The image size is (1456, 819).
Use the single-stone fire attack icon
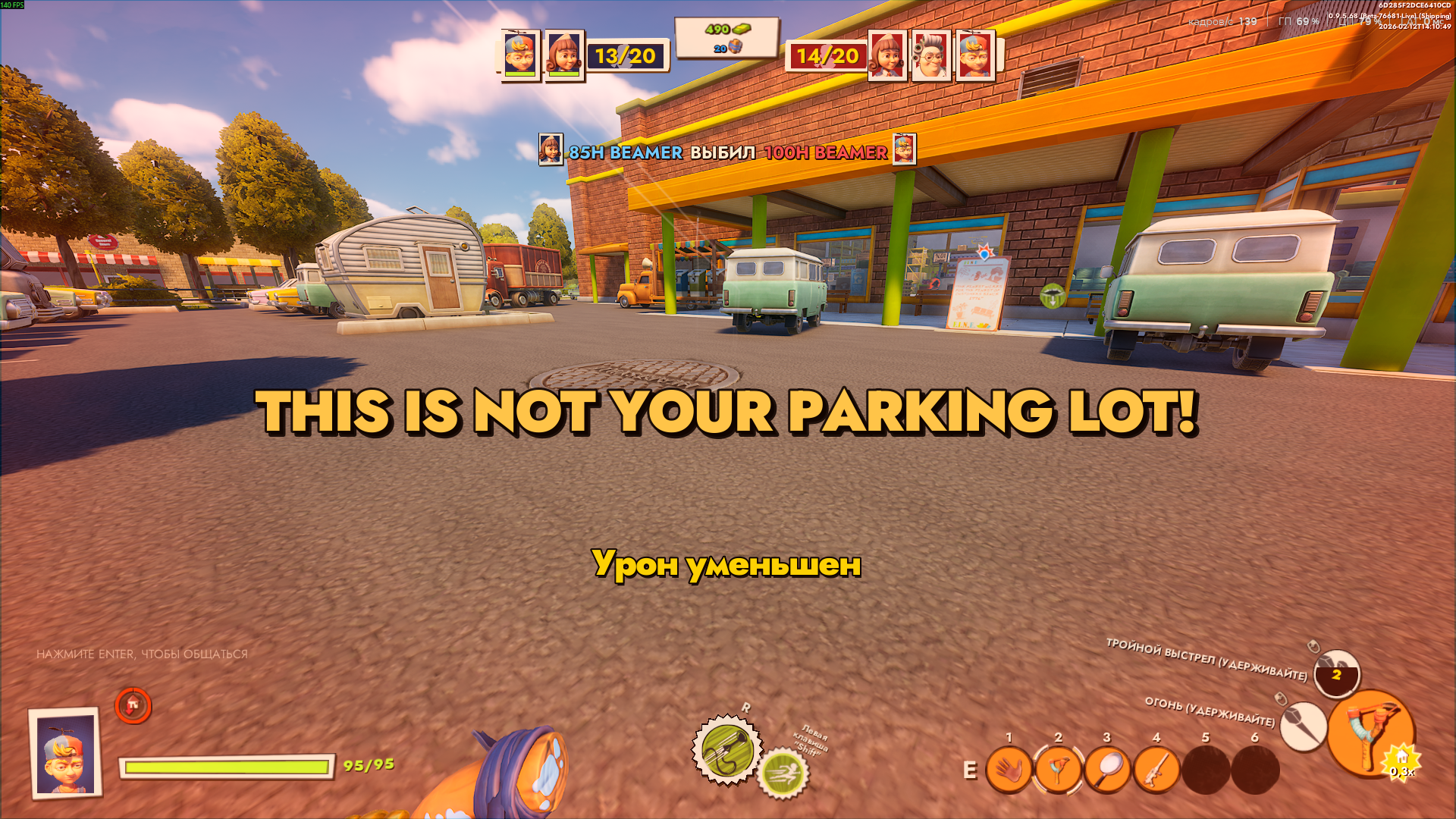click(1303, 726)
